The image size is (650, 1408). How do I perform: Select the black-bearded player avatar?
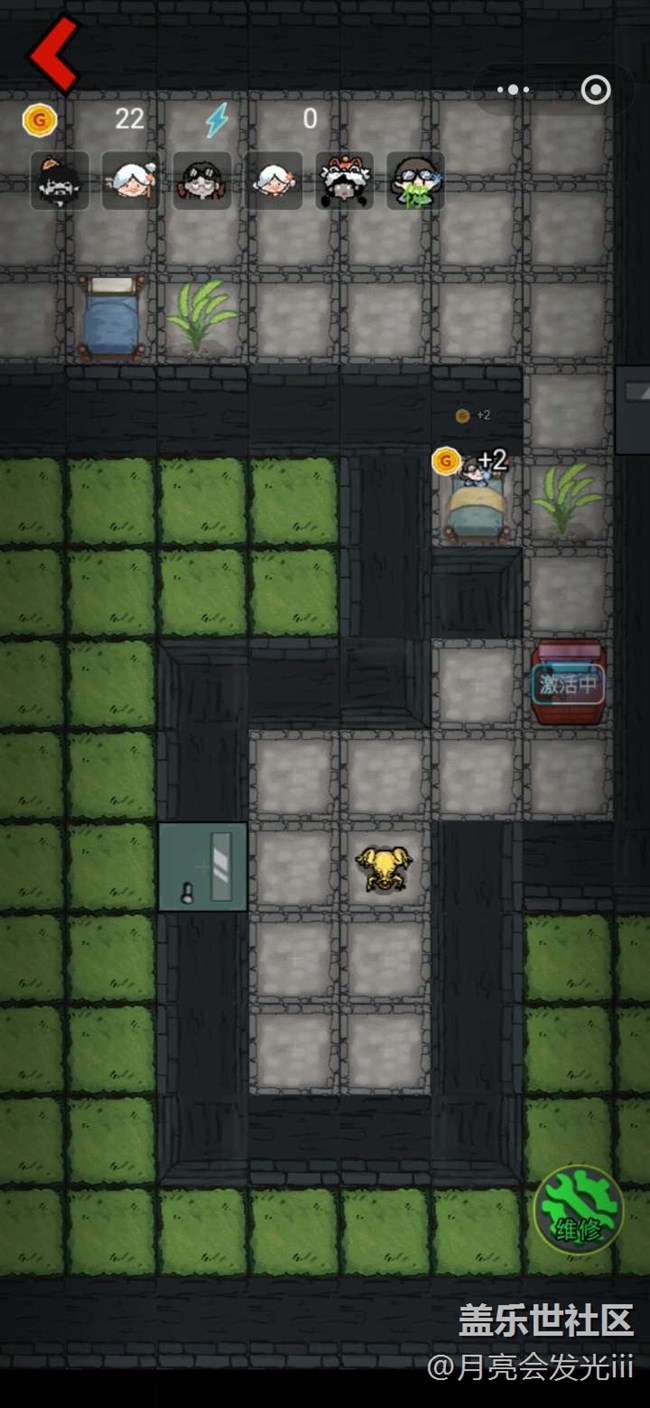[59, 181]
